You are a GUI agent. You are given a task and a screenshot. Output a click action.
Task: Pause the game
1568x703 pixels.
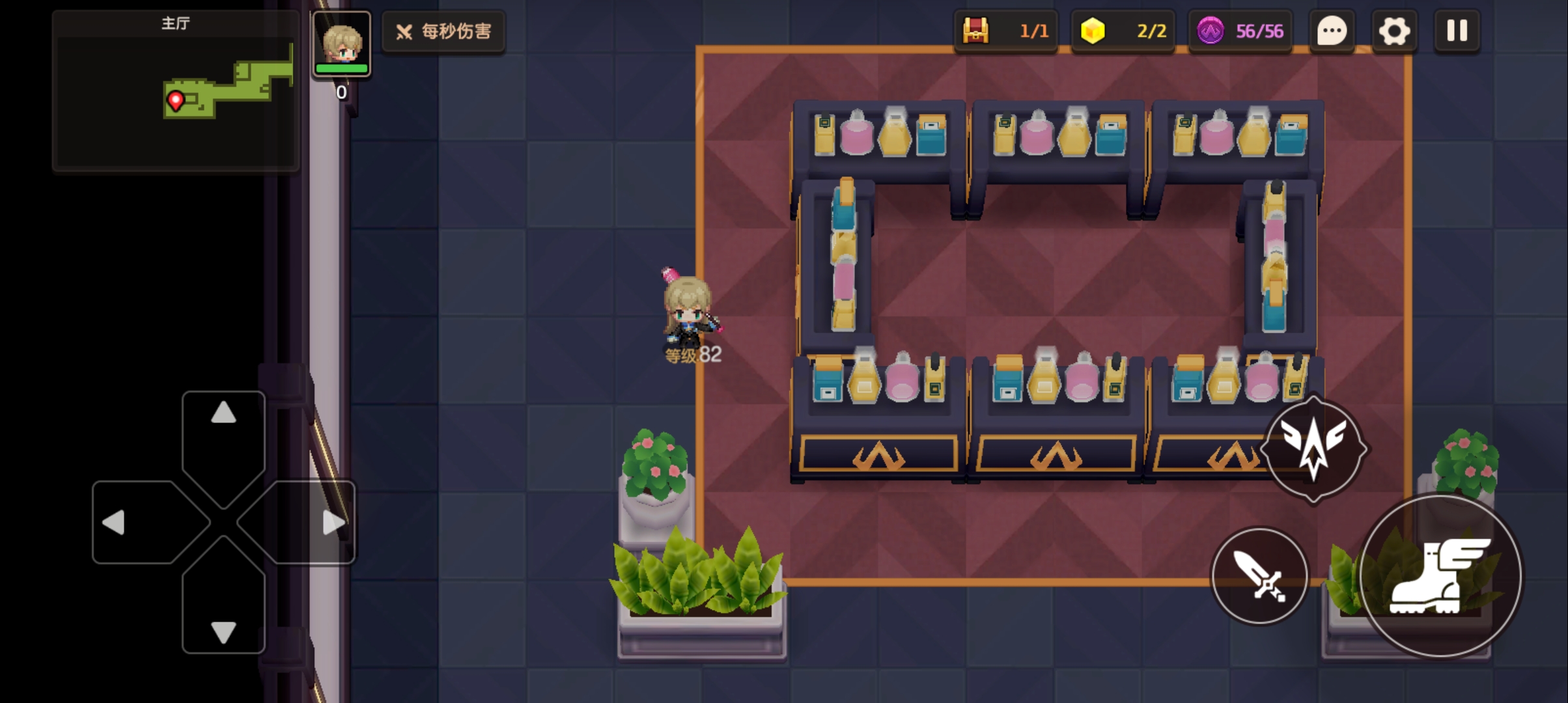click(x=1457, y=31)
